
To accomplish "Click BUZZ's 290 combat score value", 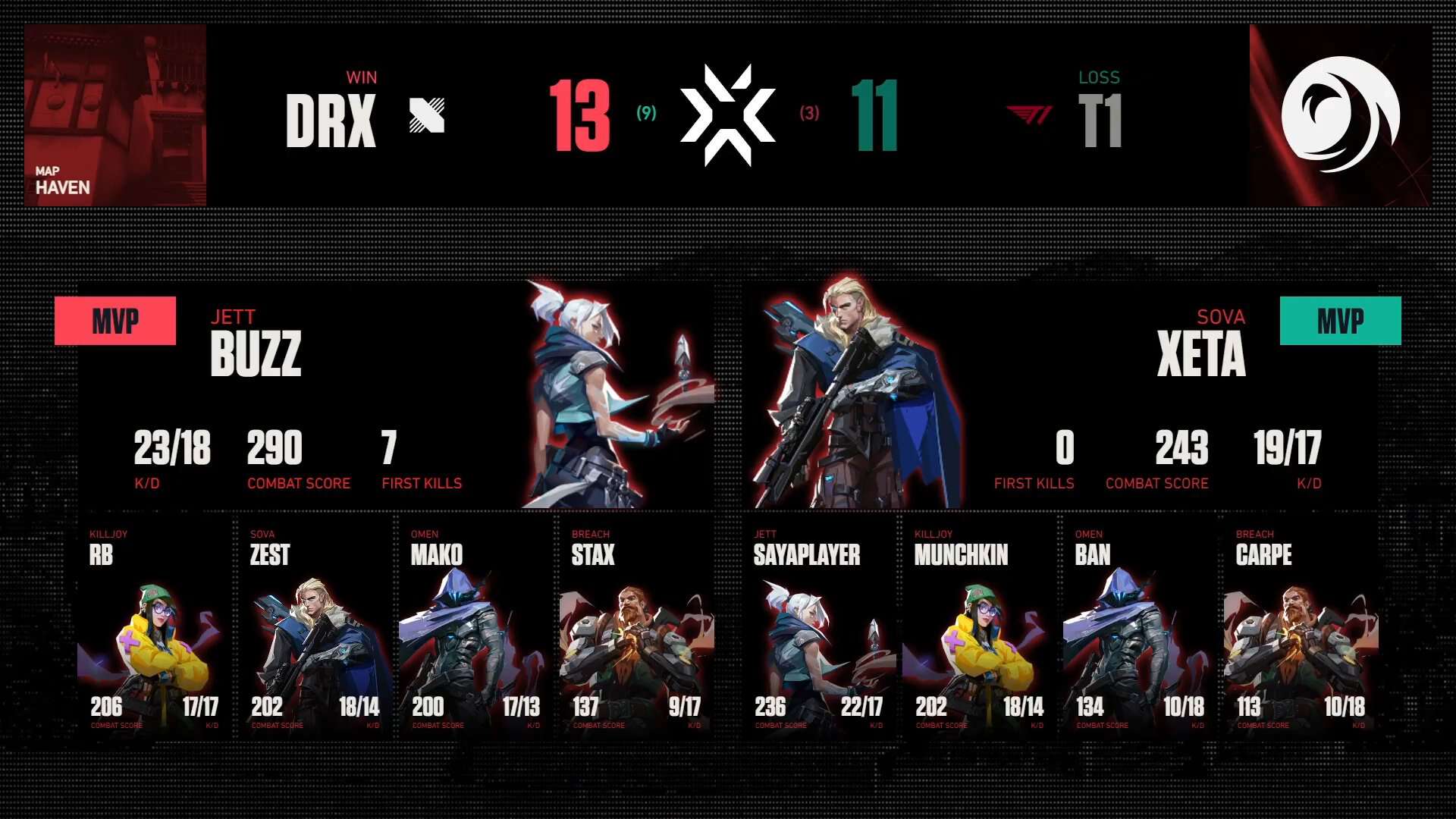I will coord(274,449).
